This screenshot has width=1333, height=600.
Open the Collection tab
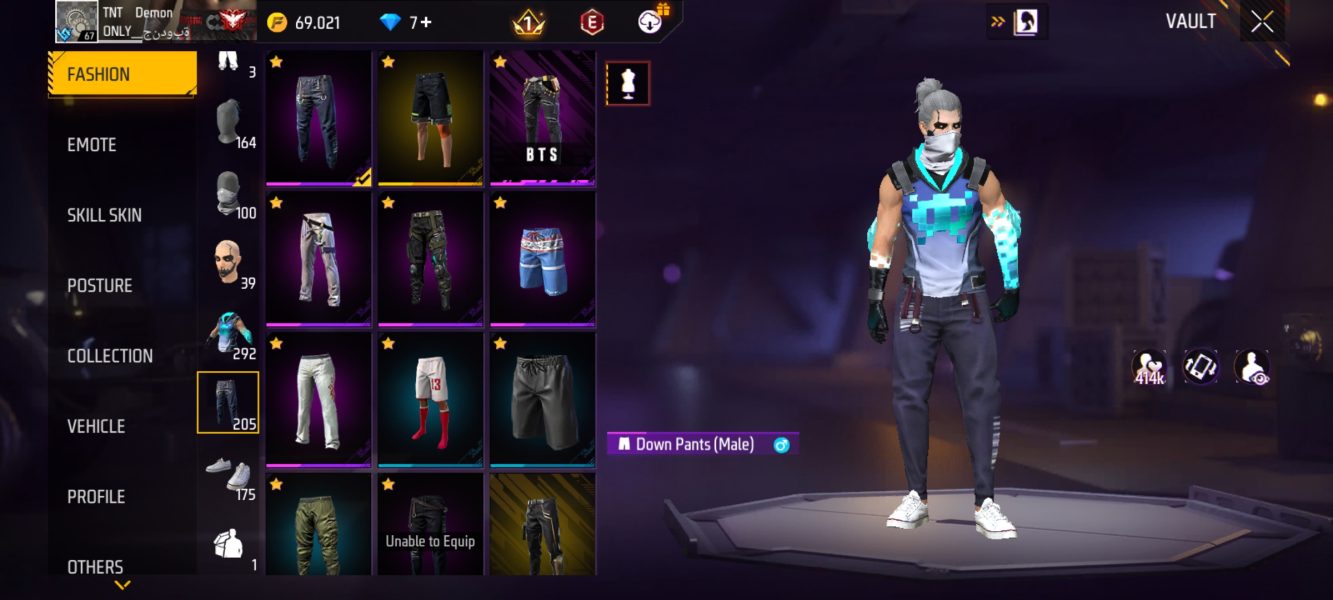(x=110, y=356)
